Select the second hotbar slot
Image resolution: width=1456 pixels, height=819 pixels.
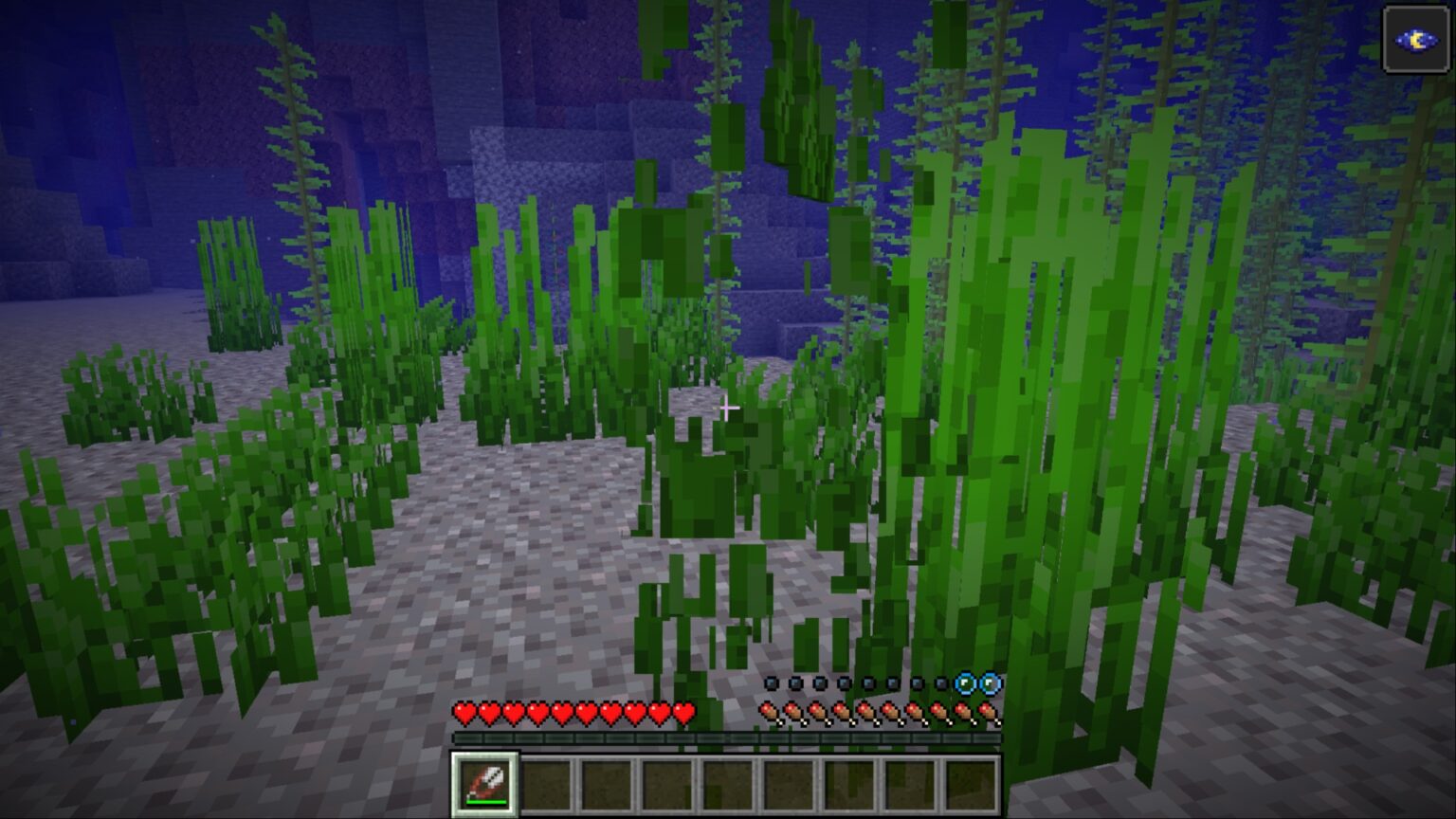pyautogui.click(x=548, y=785)
